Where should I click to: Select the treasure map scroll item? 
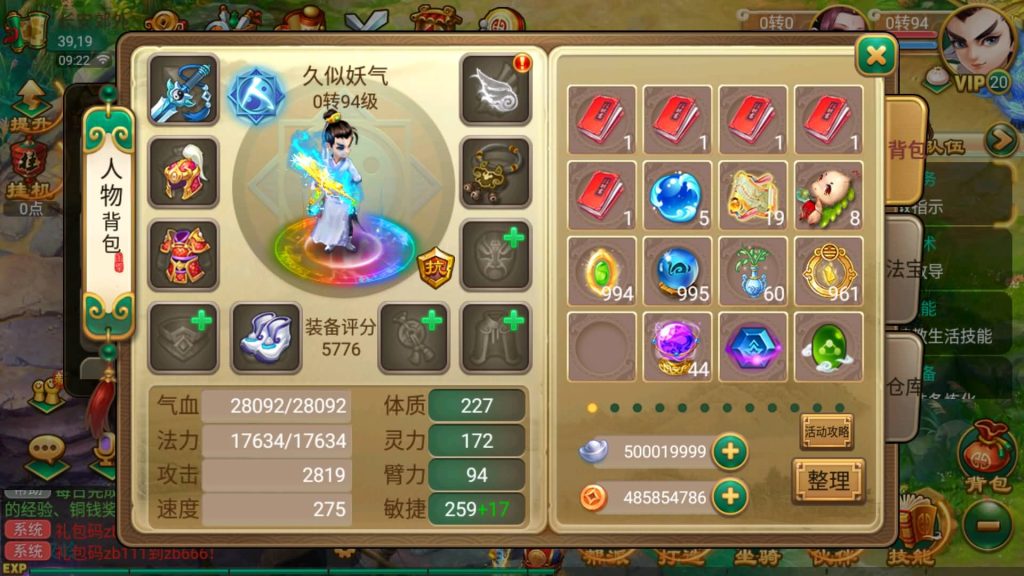tap(753, 195)
